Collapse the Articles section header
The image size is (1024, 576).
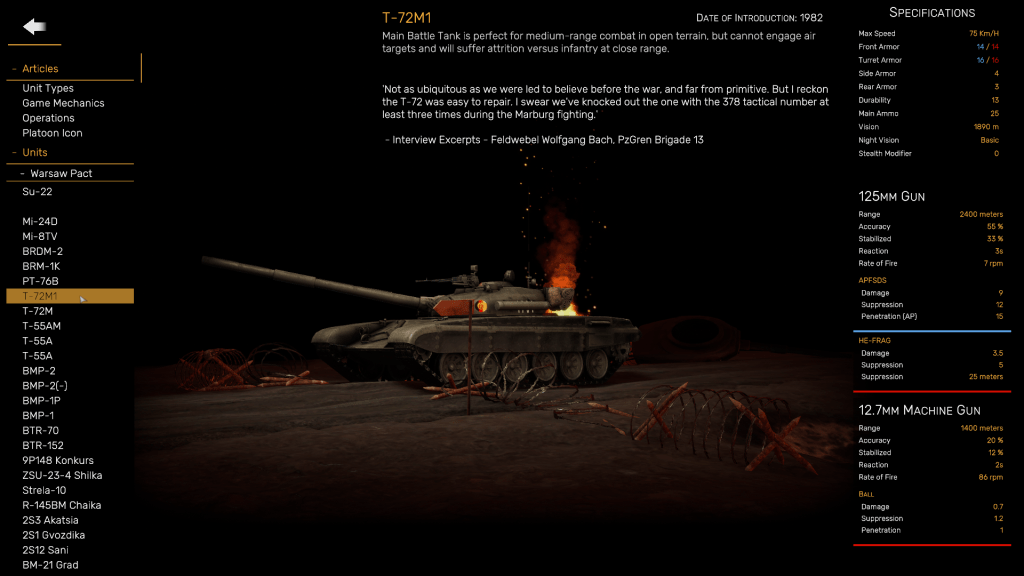[x=40, y=69]
